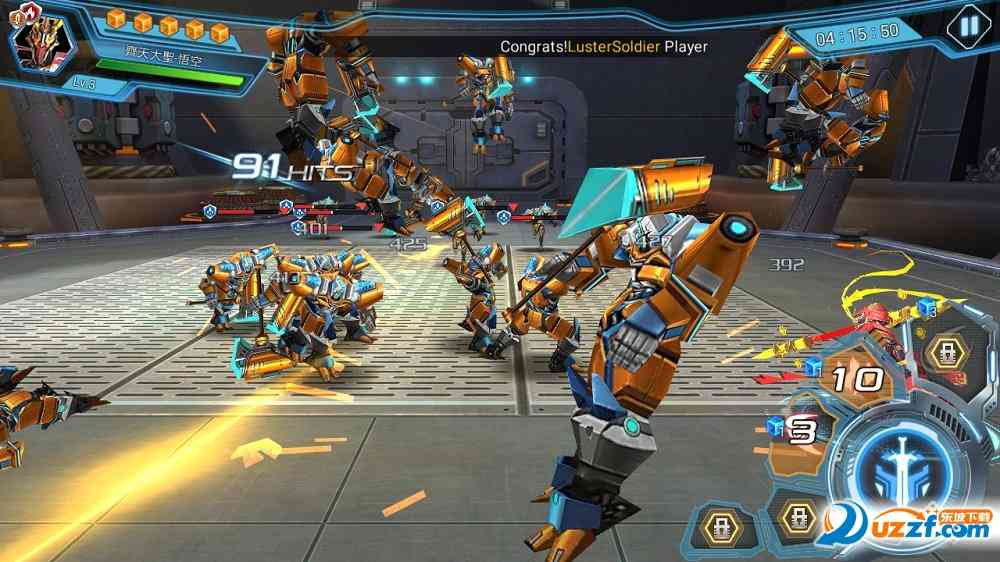Viewport: 1000px width, 562px height.
Task: Tap the locked skill slot above the sword button
Action: point(944,353)
